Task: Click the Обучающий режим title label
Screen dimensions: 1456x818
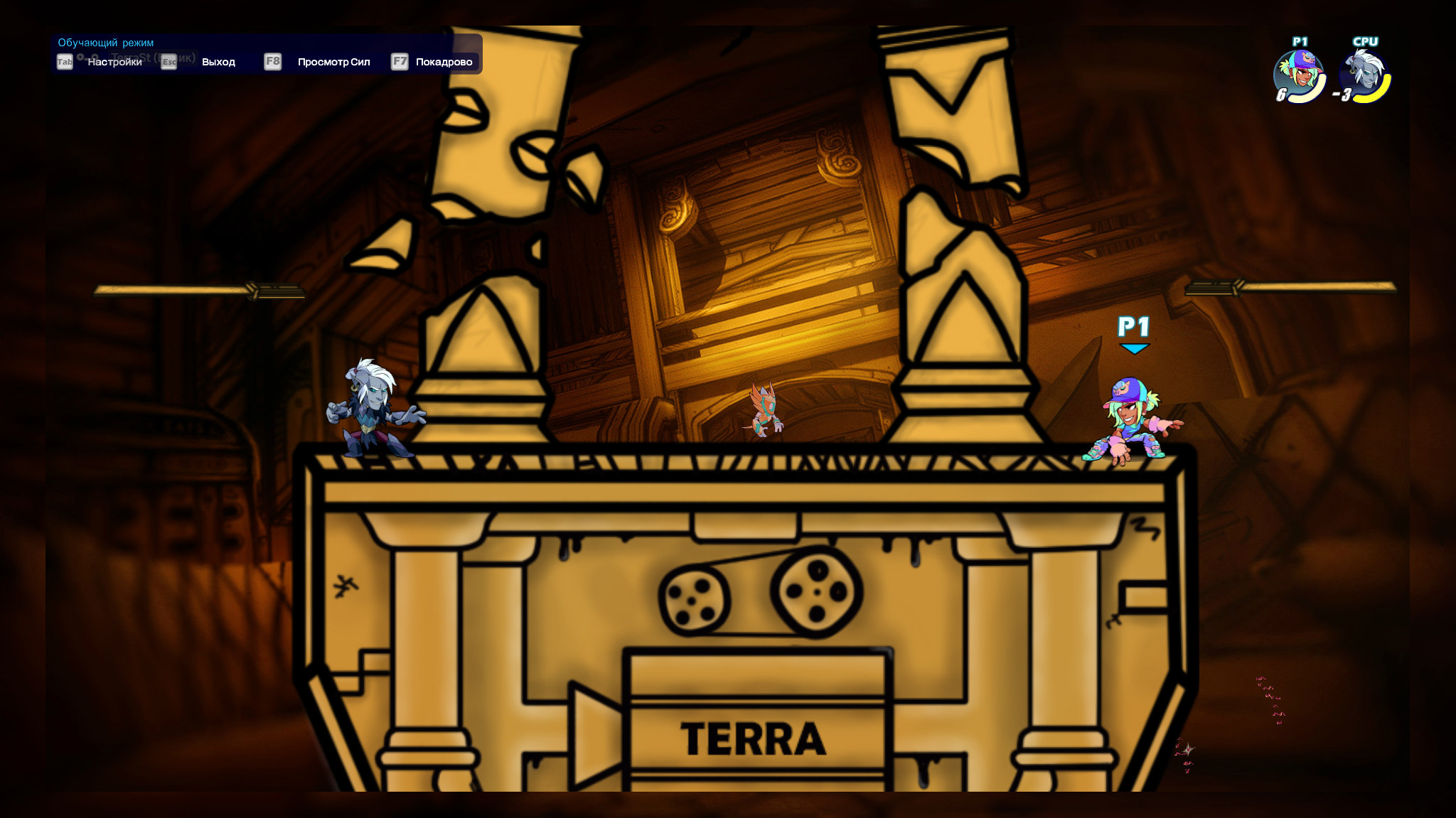Action: [107, 42]
